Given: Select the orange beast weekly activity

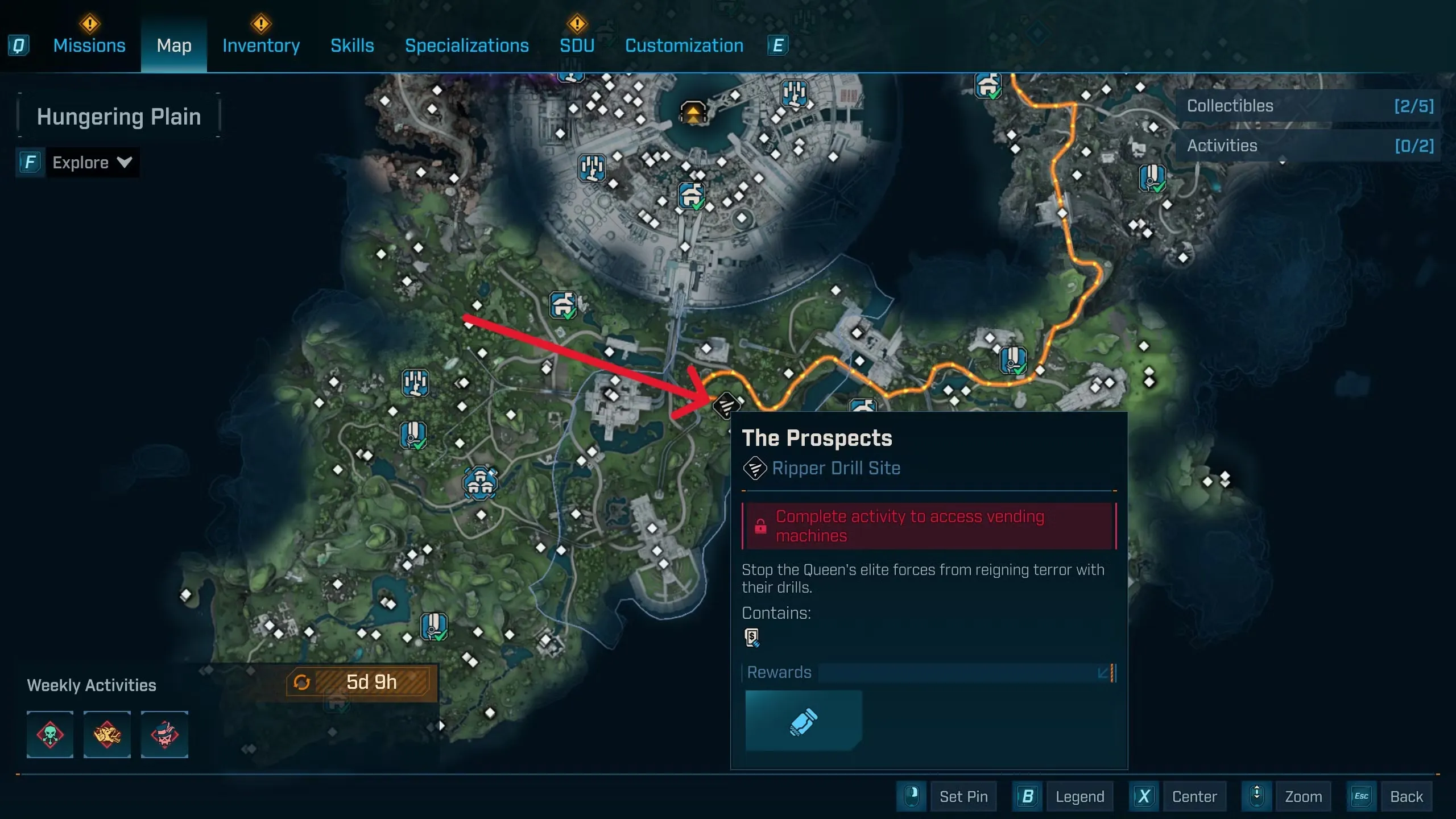Looking at the screenshot, I should (107, 734).
